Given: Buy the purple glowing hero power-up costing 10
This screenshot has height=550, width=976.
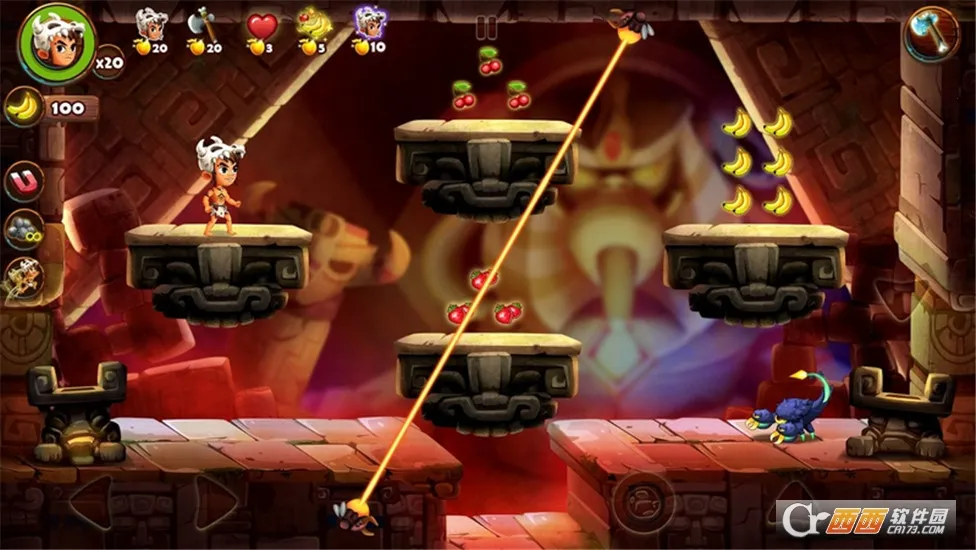Looking at the screenshot, I should click(x=370, y=24).
